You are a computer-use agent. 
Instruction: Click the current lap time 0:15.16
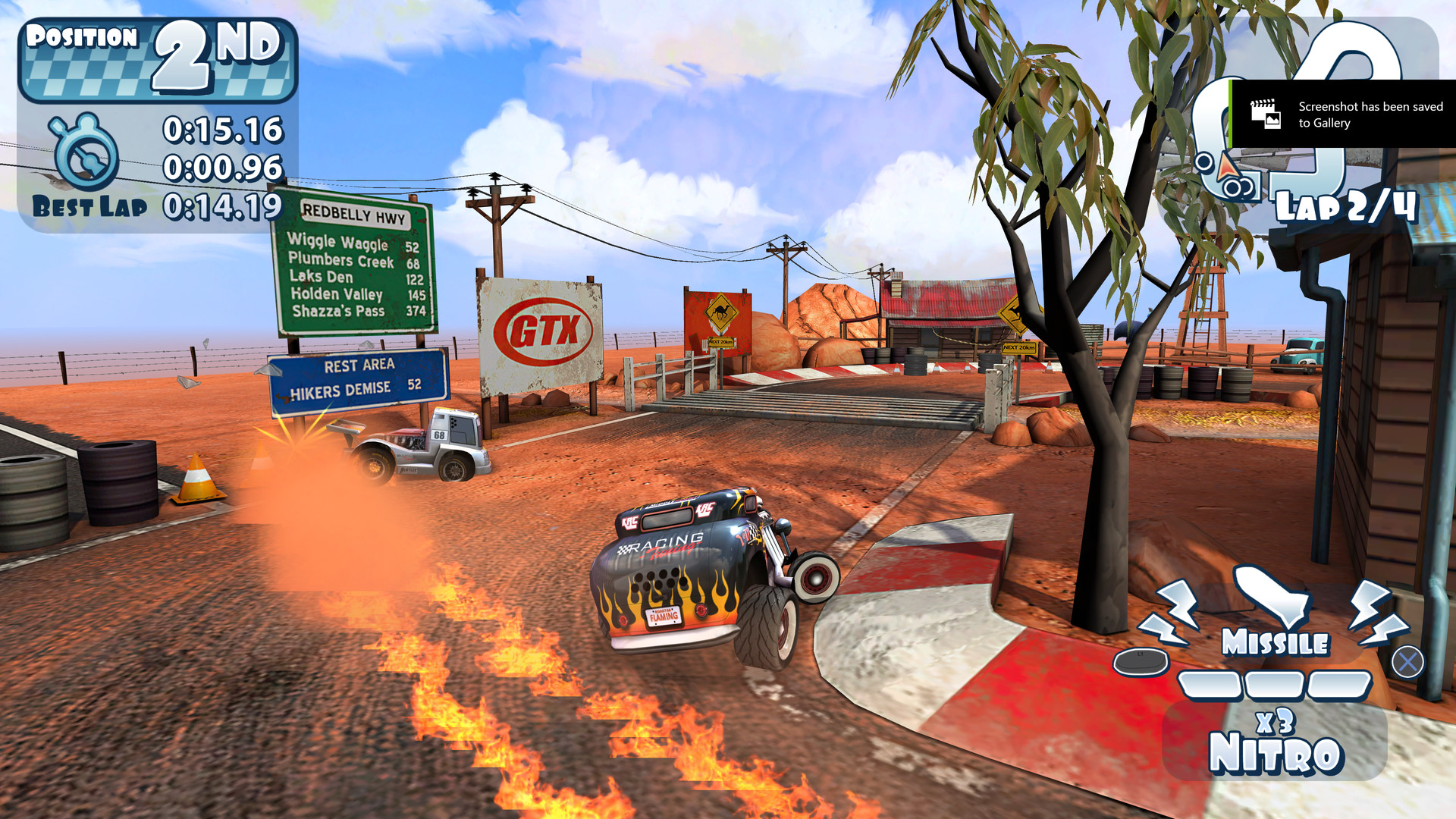click(x=224, y=129)
